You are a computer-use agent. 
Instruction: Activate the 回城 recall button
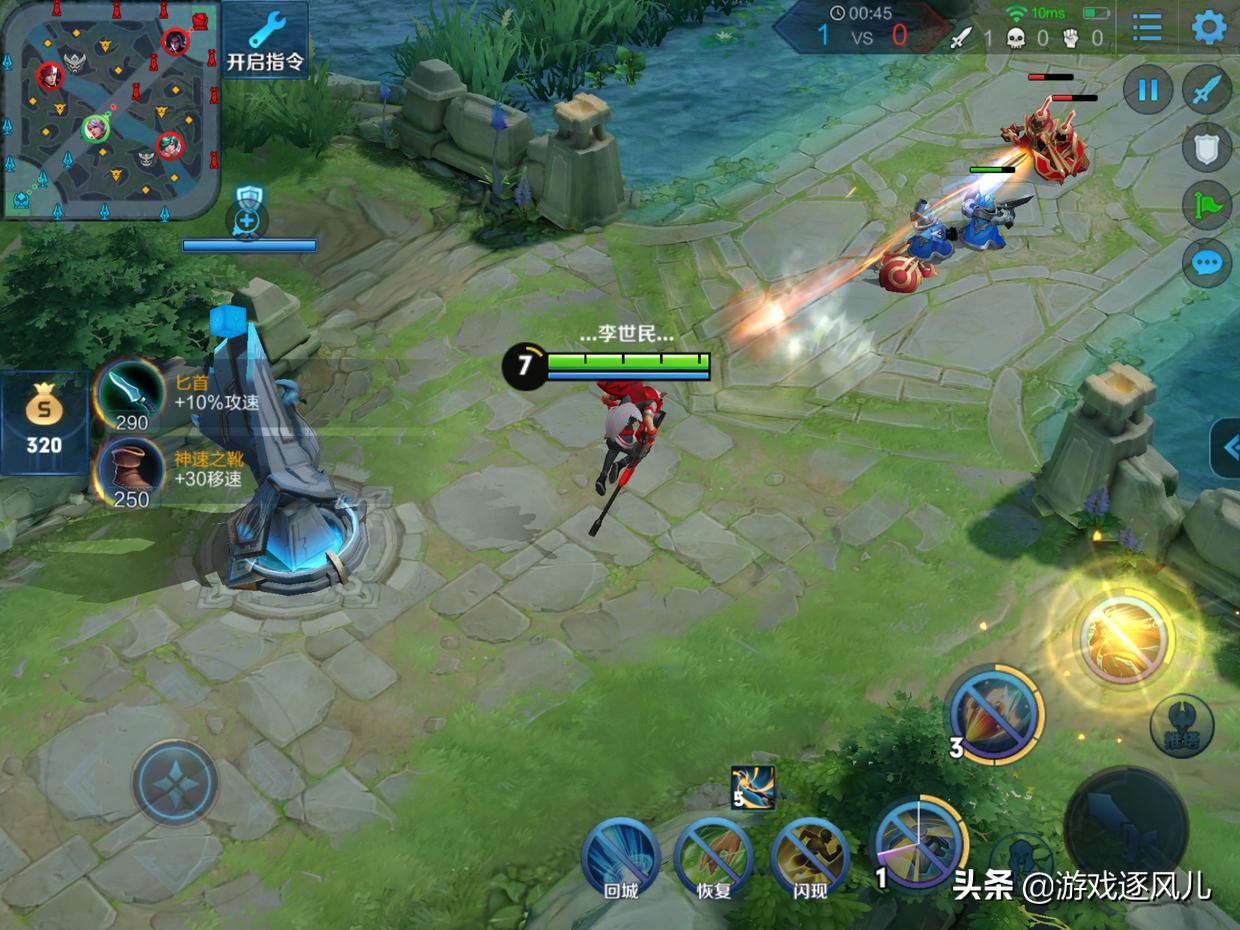(x=621, y=858)
